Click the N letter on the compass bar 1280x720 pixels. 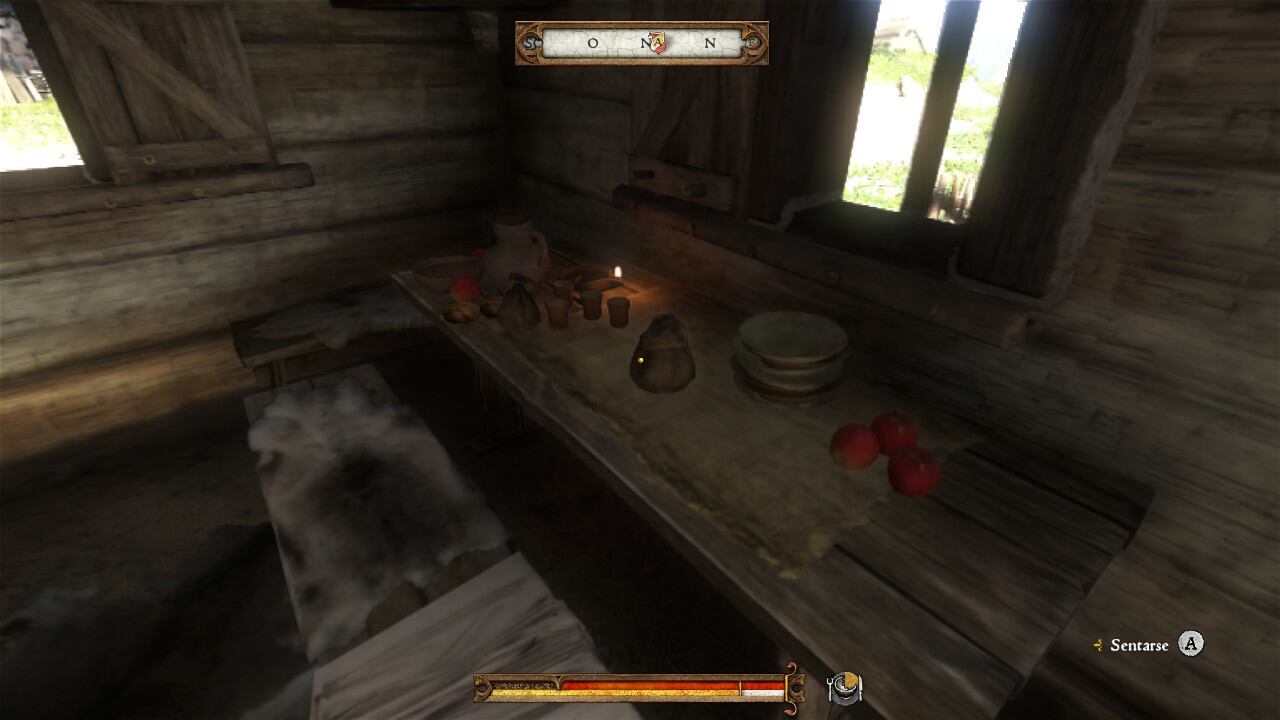708,44
